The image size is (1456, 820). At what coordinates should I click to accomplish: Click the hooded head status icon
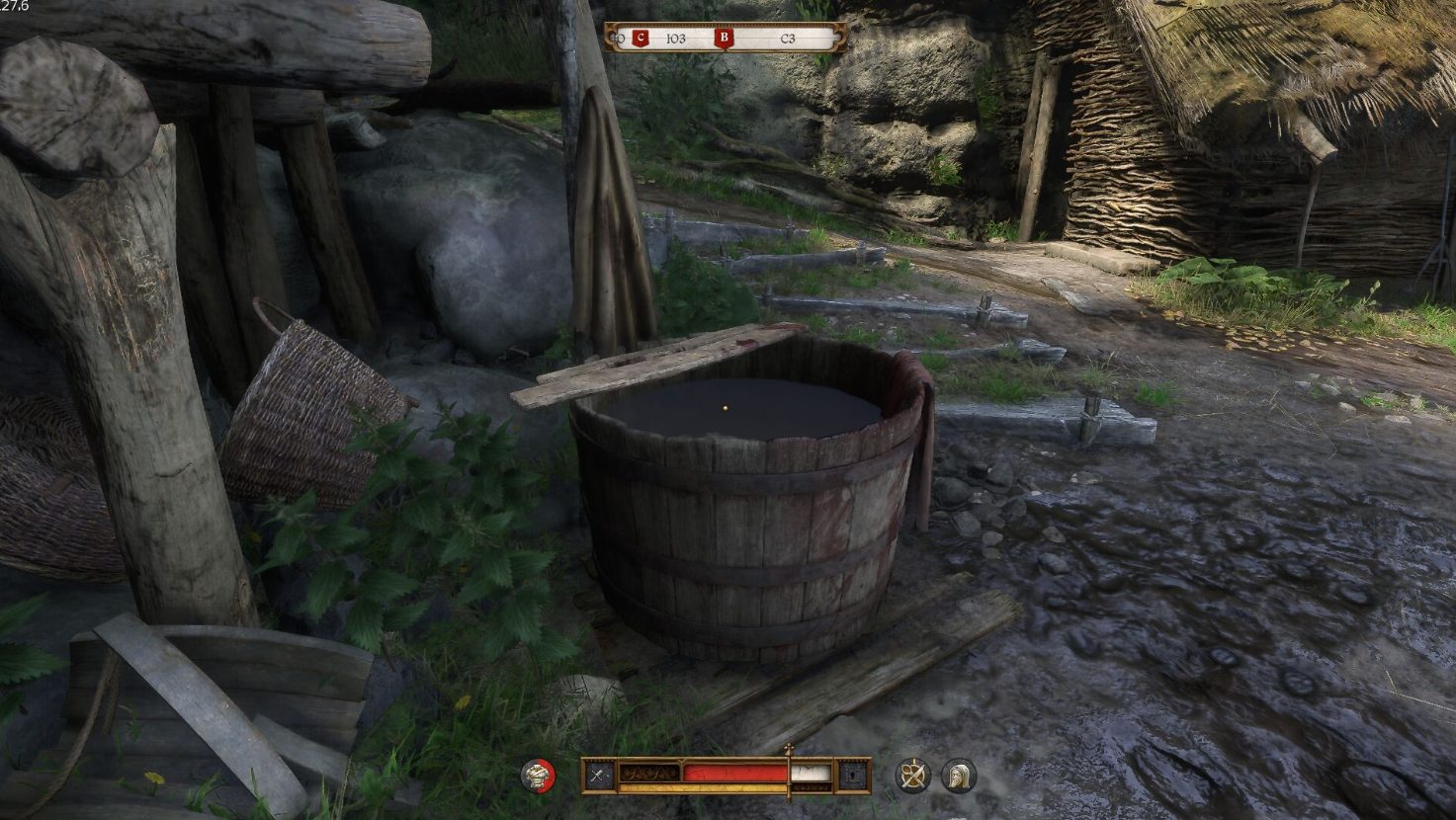click(x=959, y=776)
